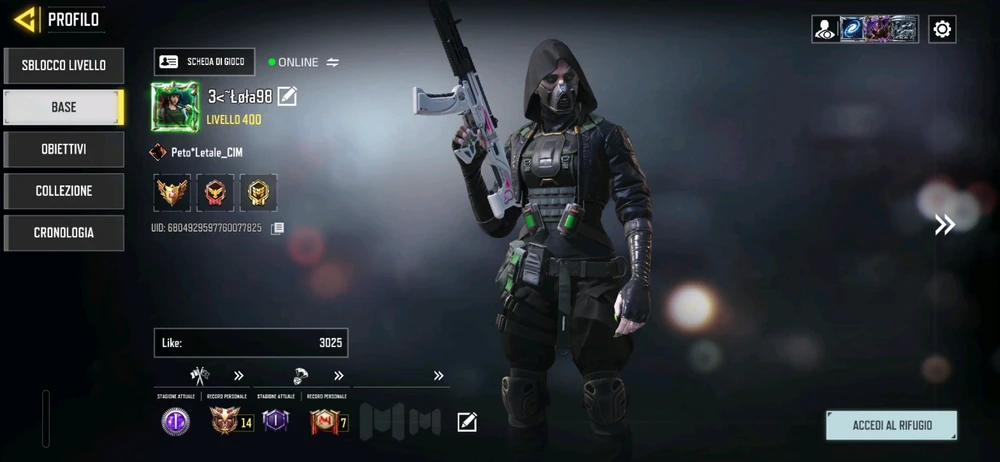Screen dimensions: 1000x462
Task: Select the multiplayer personal record badge 14
Action: [231, 422]
